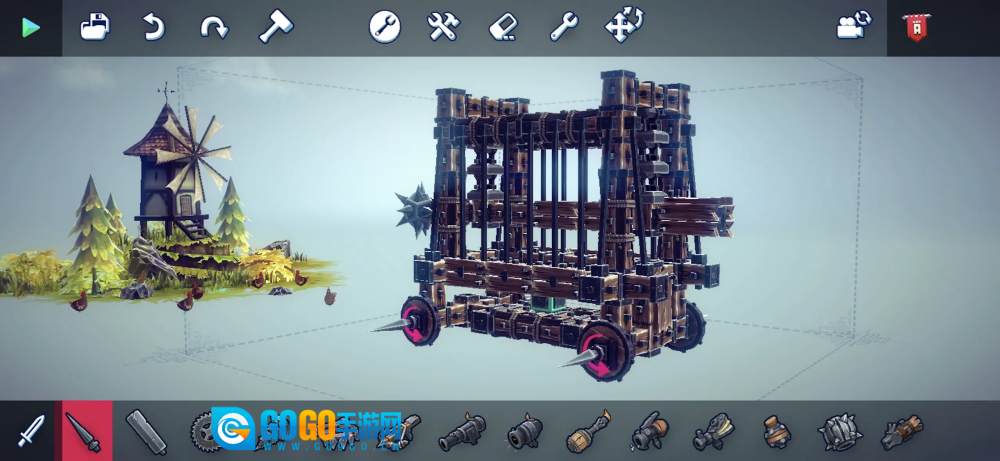The width and height of the screenshot is (1000, 461).
Task: Pick the metal blade block
Action: [x=147, y=431]
